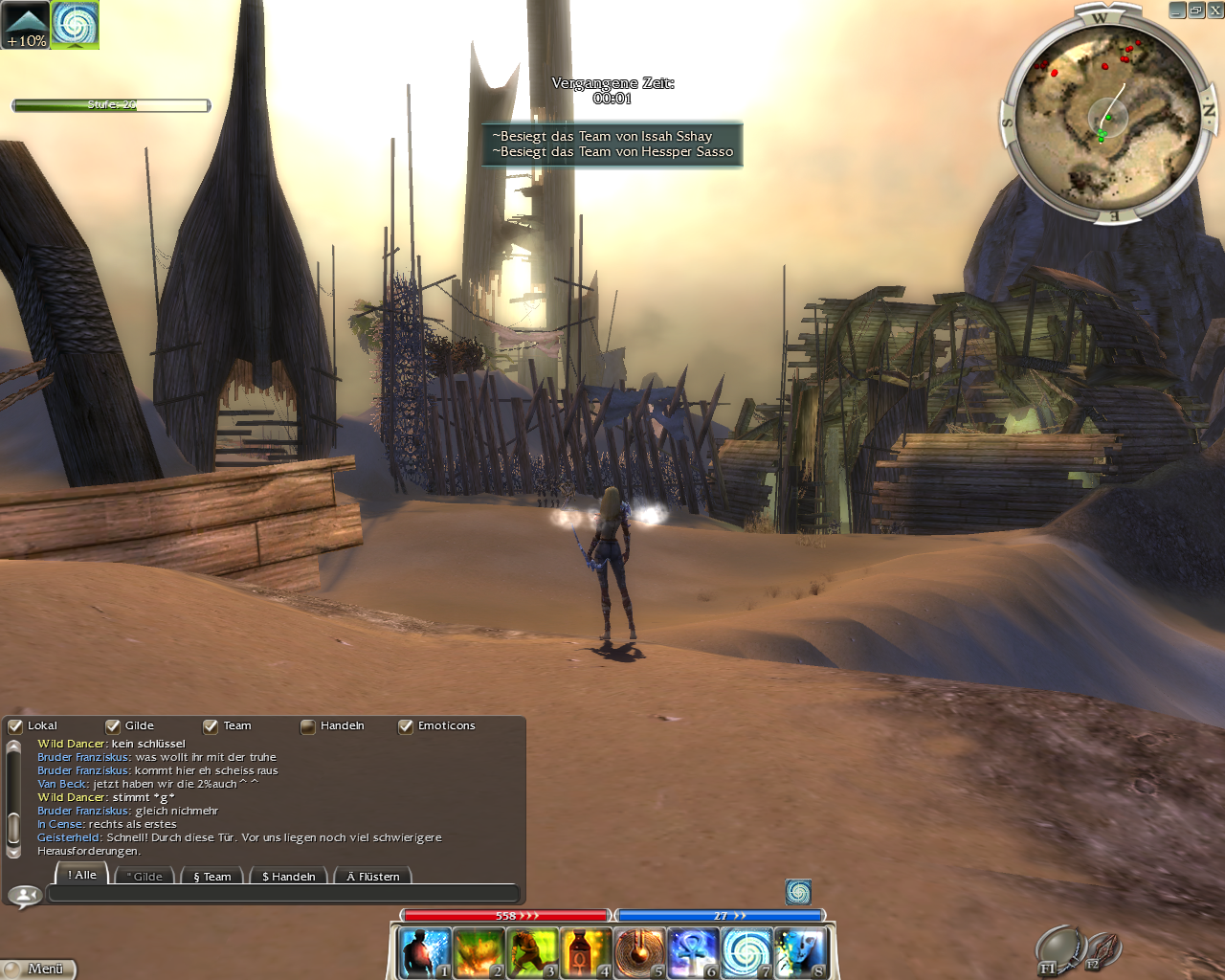Toggle the Emoticons chat filter checkbox
Viewport: 1225px width, 980px height.
tap(406, 726)
